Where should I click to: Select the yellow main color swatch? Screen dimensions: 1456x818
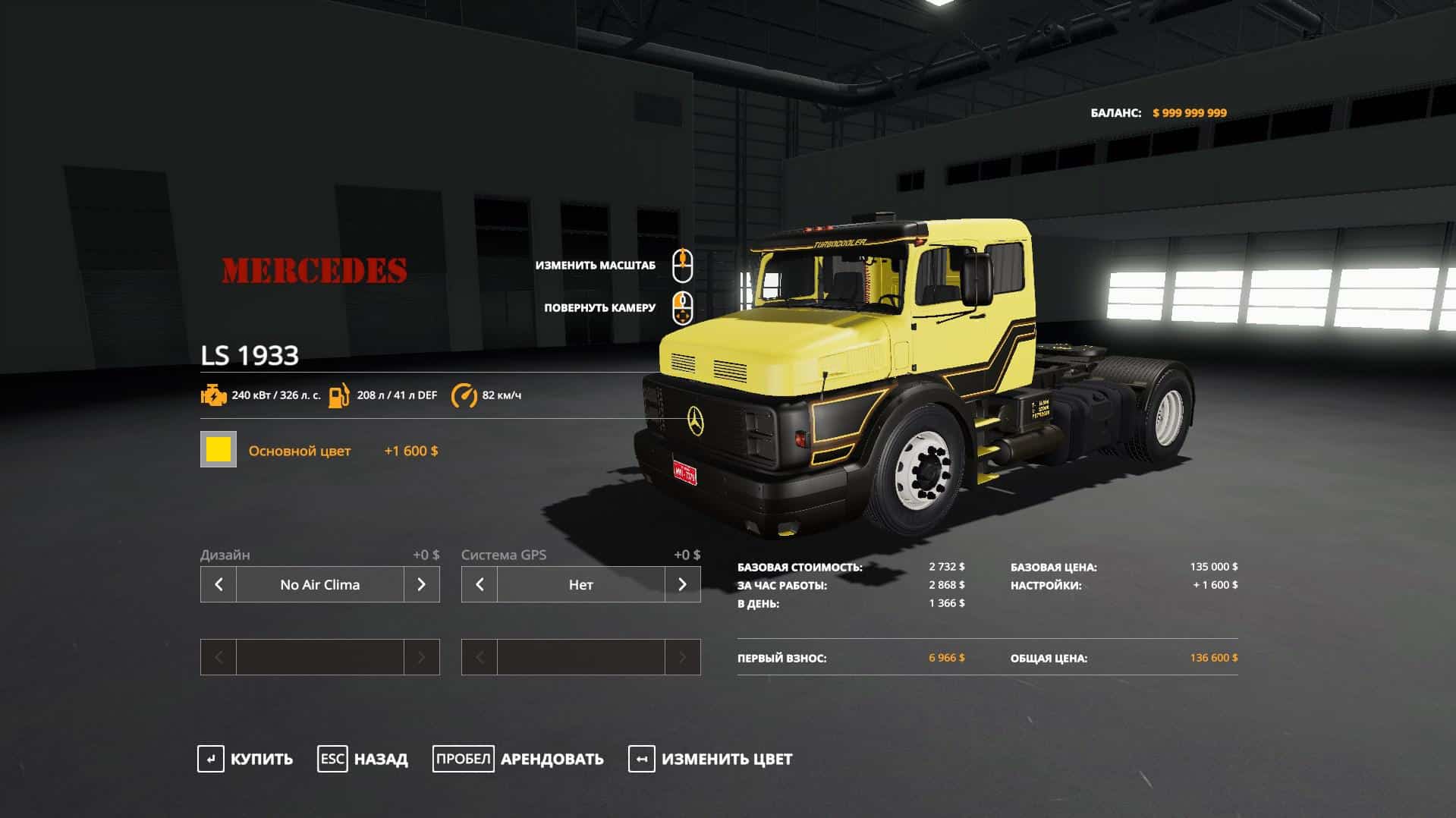coord(219,450)
